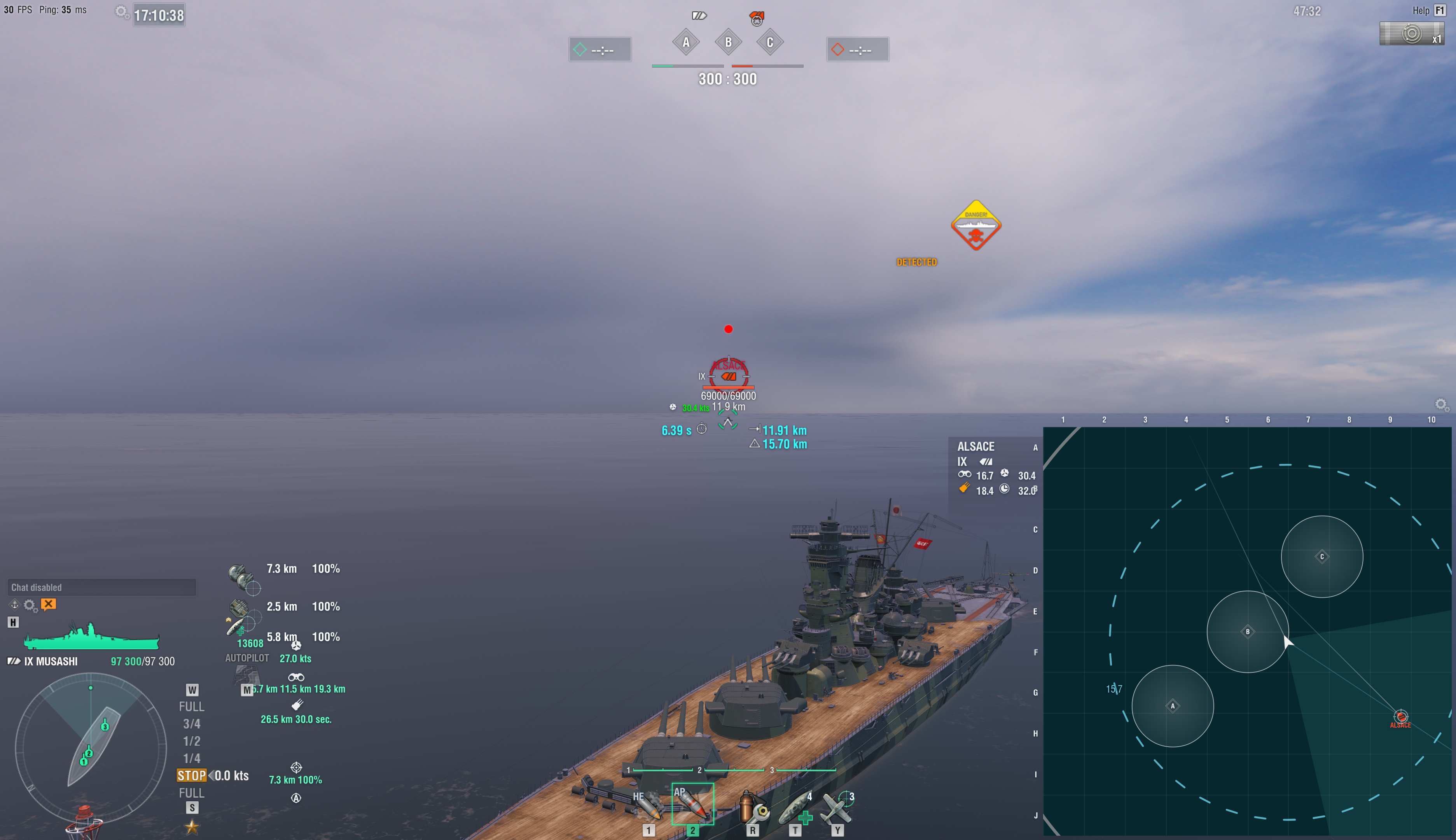Use the Repair Party ship consumable
The image size is (1456, 840).
(x=799, y=807)
